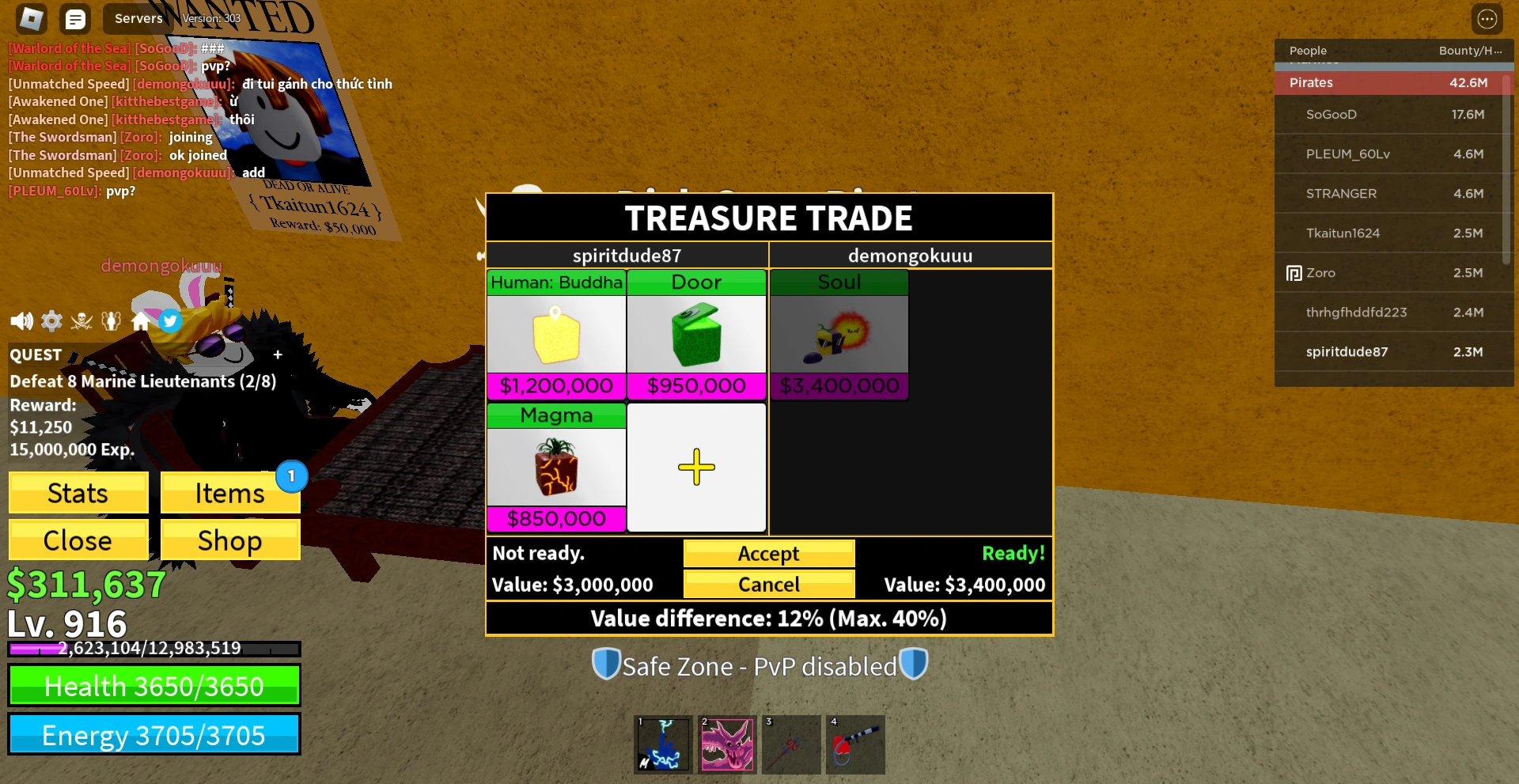This screenshot has width=1519, height=784.
Task: Open the emotes menu icon
Action: coord(111,320)
